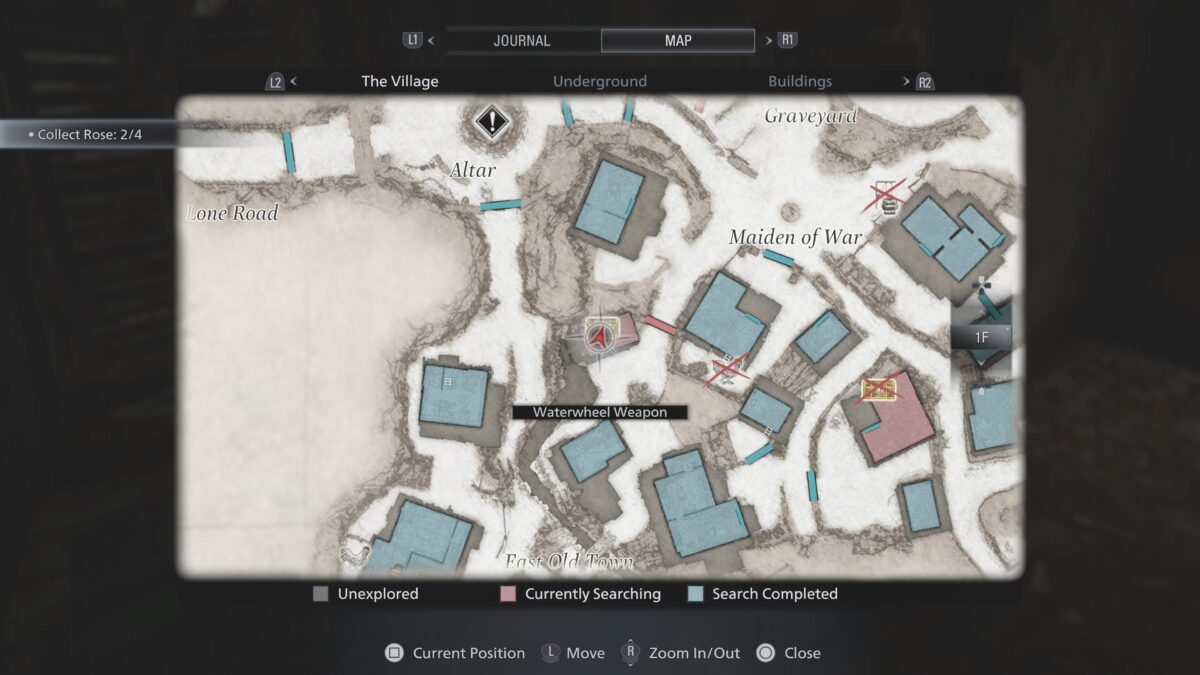Screen dimensions: 1200x675
Task: Show The Village map area
Action: click(x=400, y=81)
